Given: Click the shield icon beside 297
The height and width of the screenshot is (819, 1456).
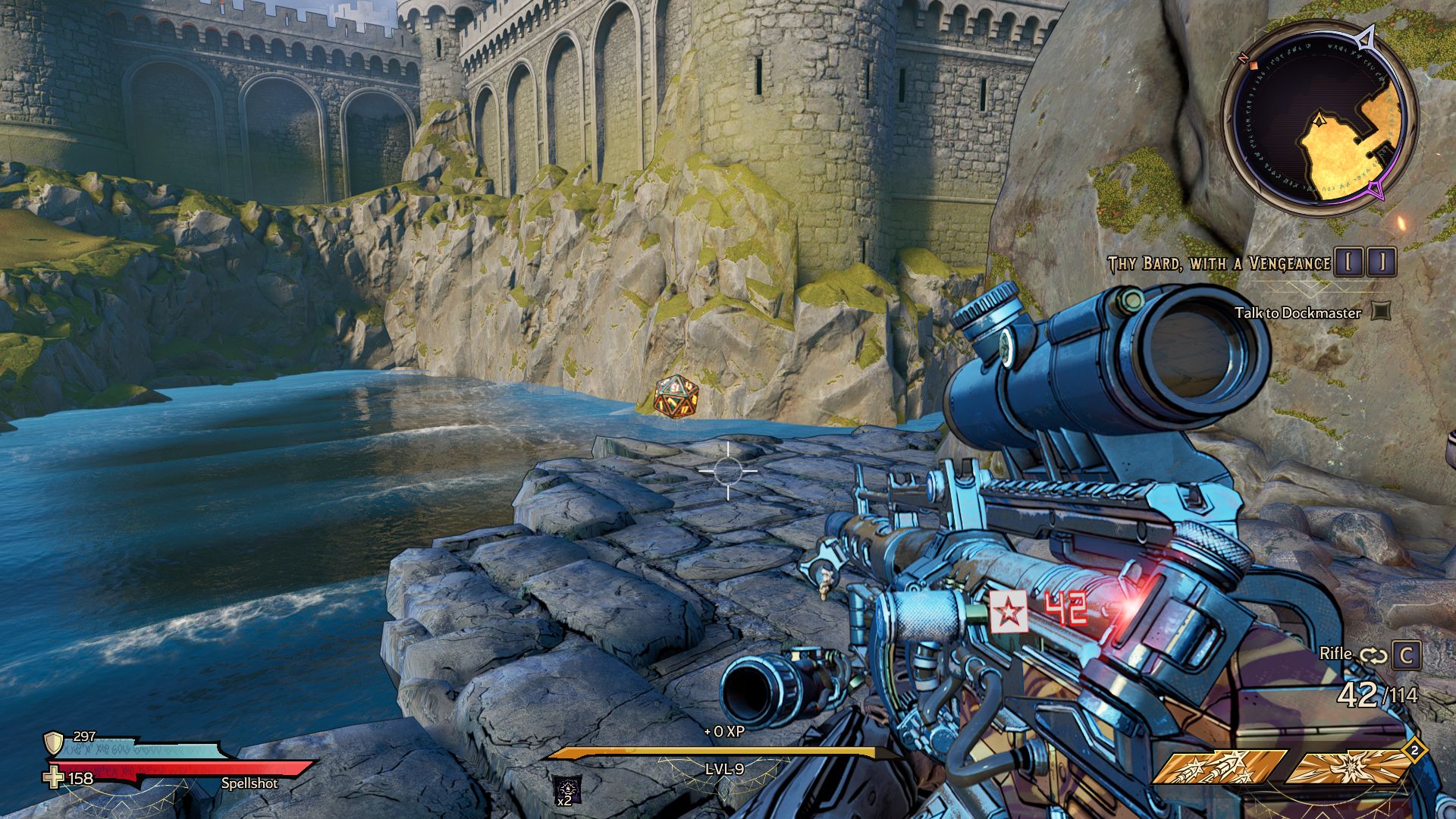Looking at the screenshot, I should point(54,742).
